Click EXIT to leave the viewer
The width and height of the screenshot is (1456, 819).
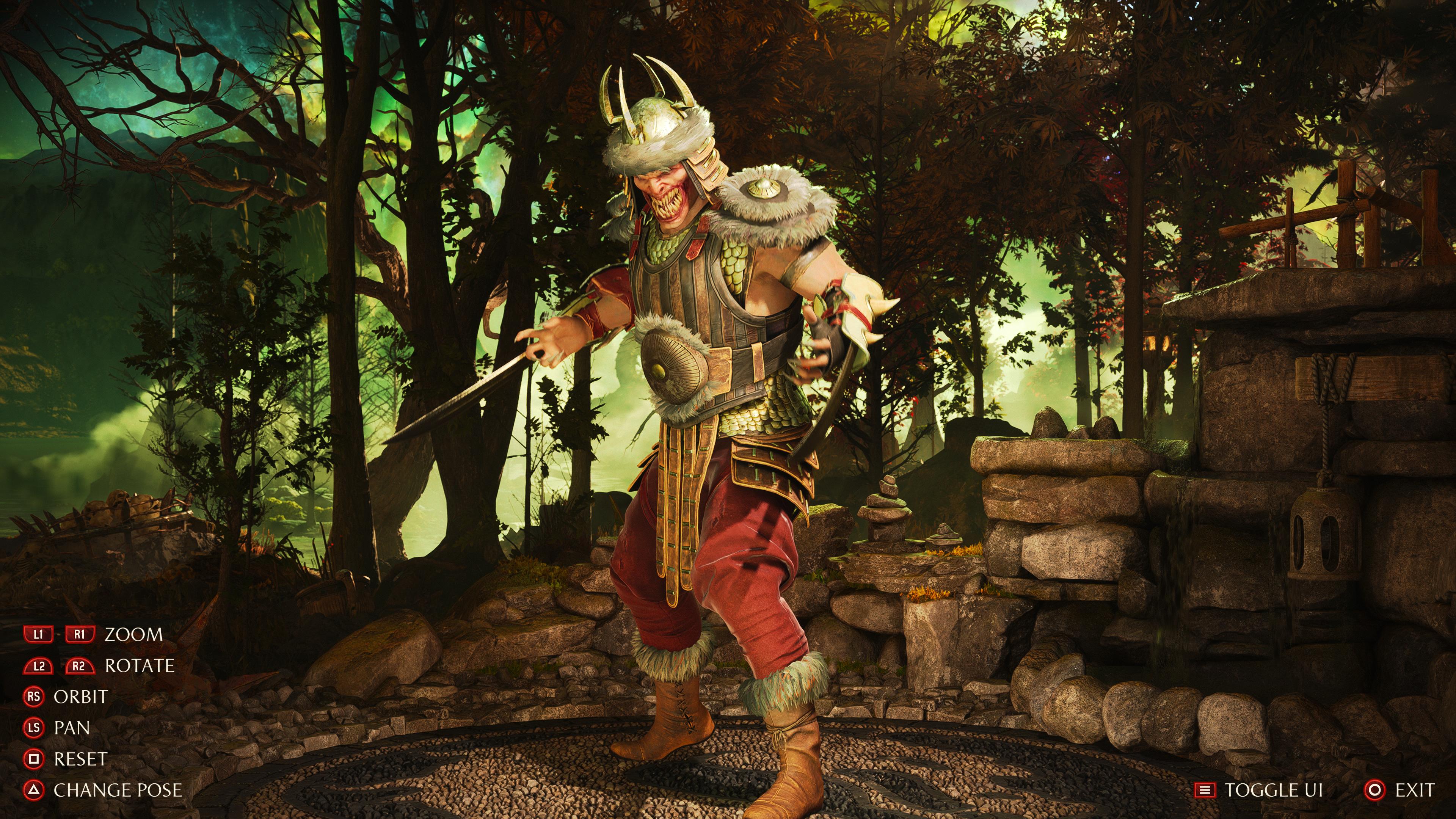click(x=1420, y=789)
